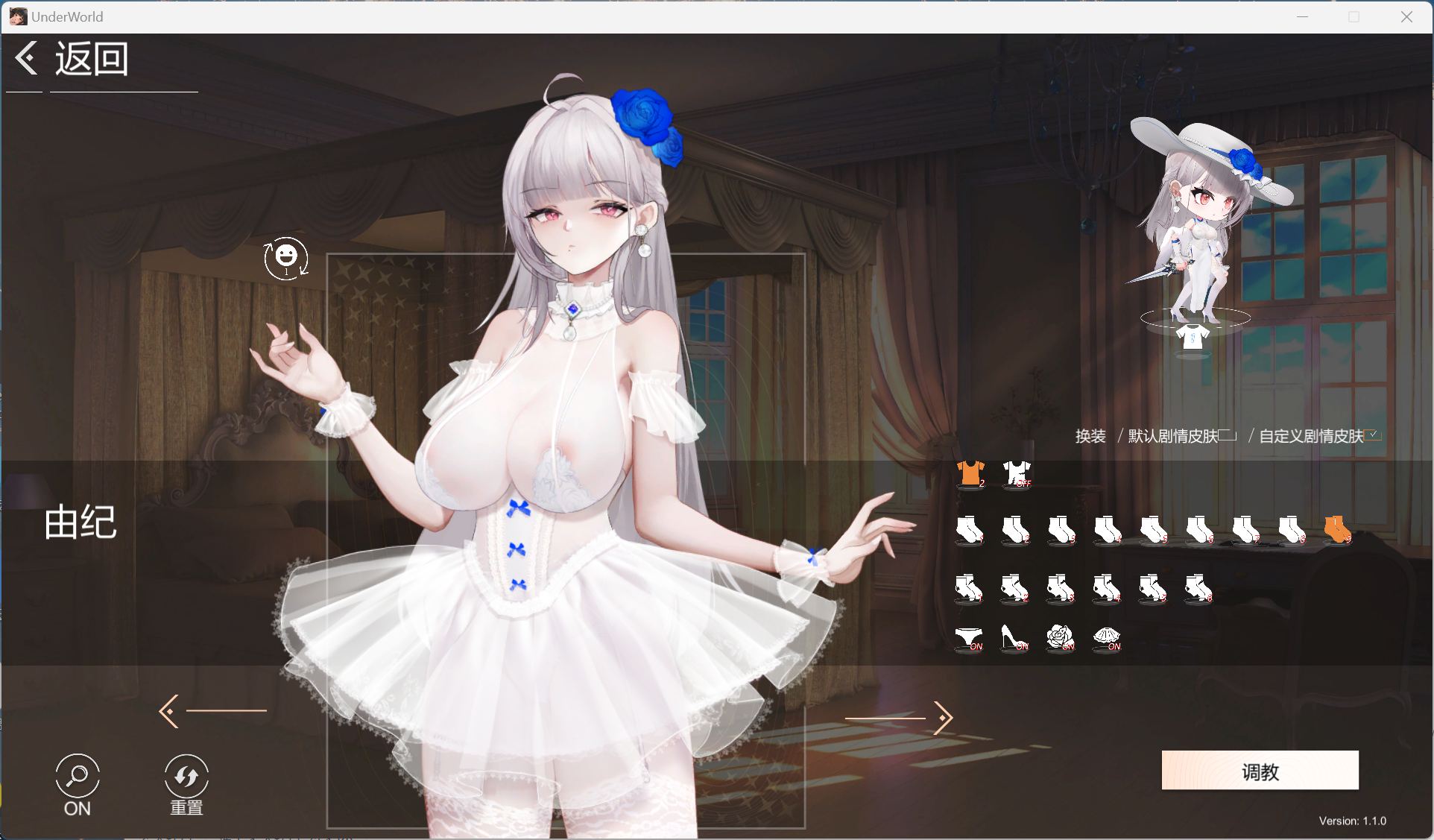1434x840 pixels.
Task: Select stocking style 2 in the third row
Action: click(1015, 589)
